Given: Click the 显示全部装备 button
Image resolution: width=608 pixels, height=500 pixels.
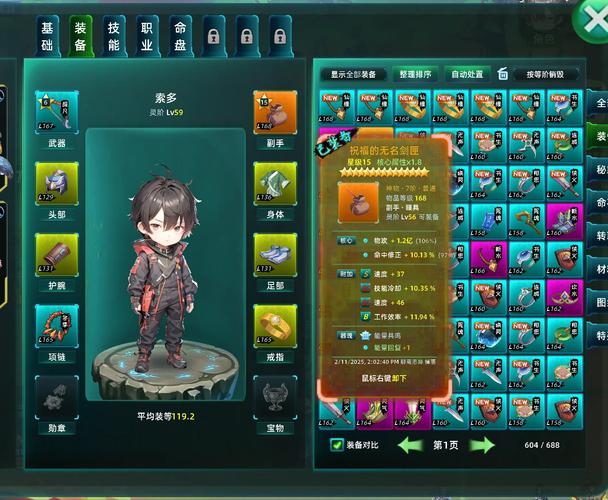Looking at the screenshot, I should click(x=355, y=74).
